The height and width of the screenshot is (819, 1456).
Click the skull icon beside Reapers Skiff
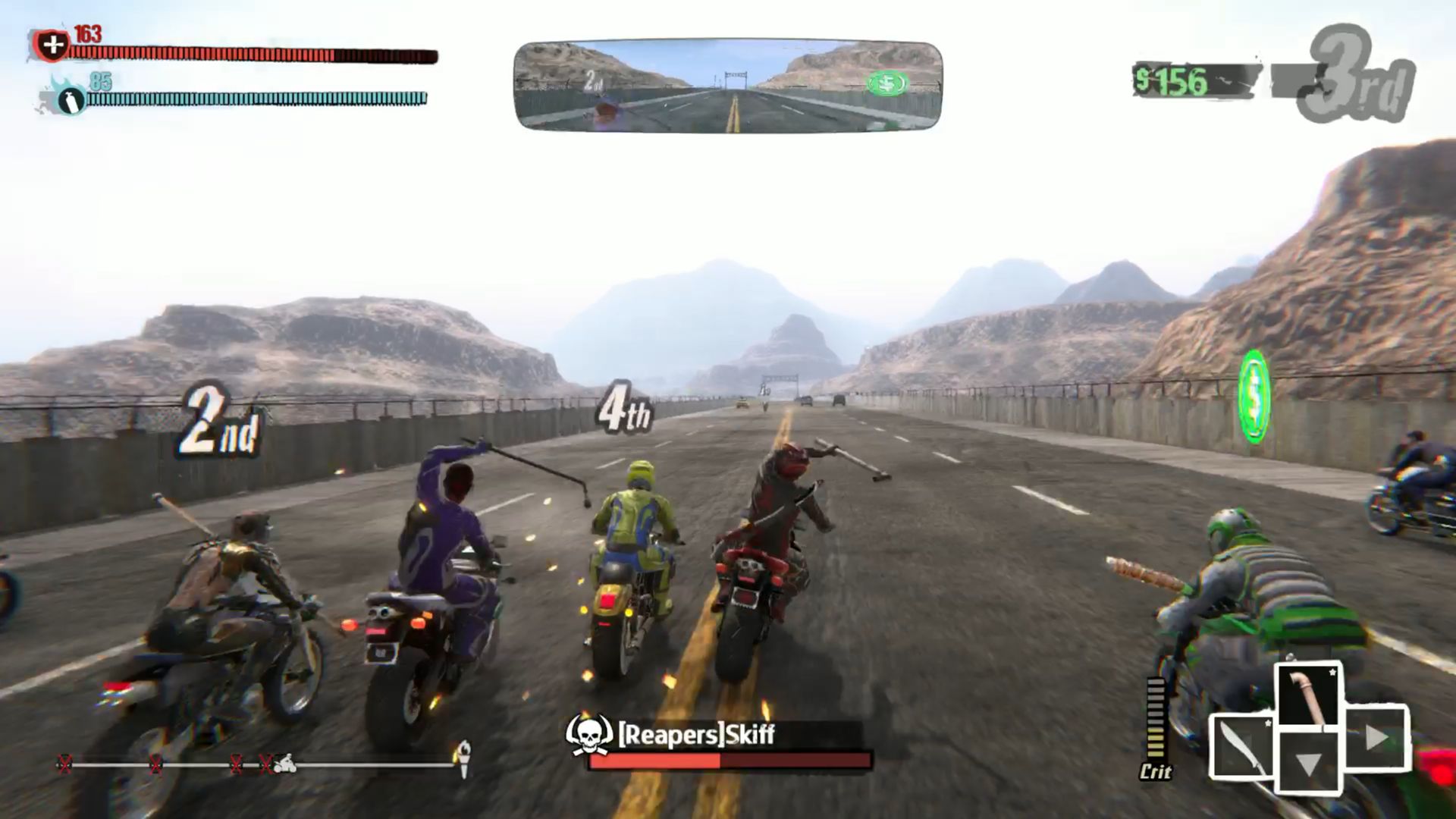point(589,733)
